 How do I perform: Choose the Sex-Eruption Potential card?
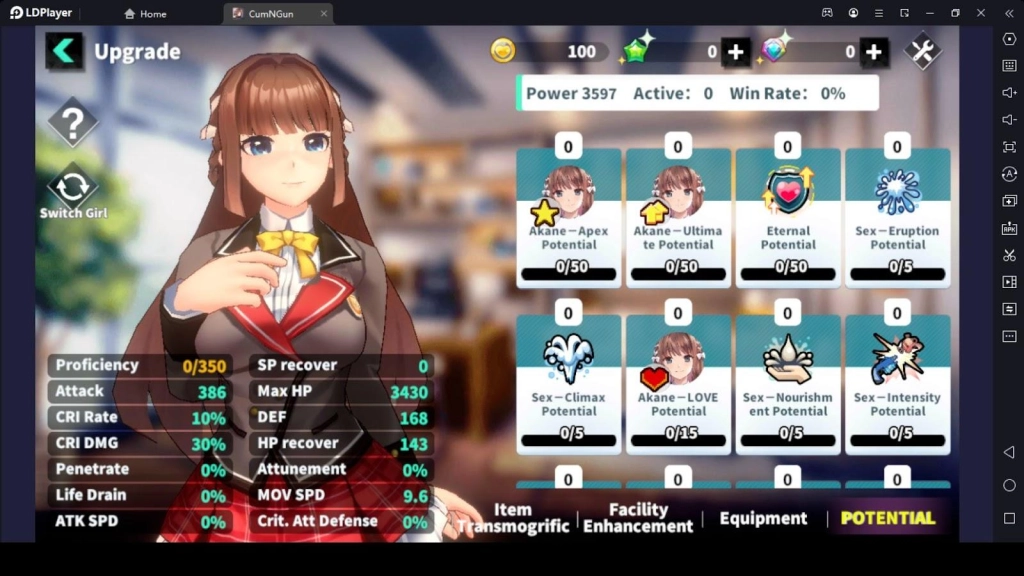897,218
